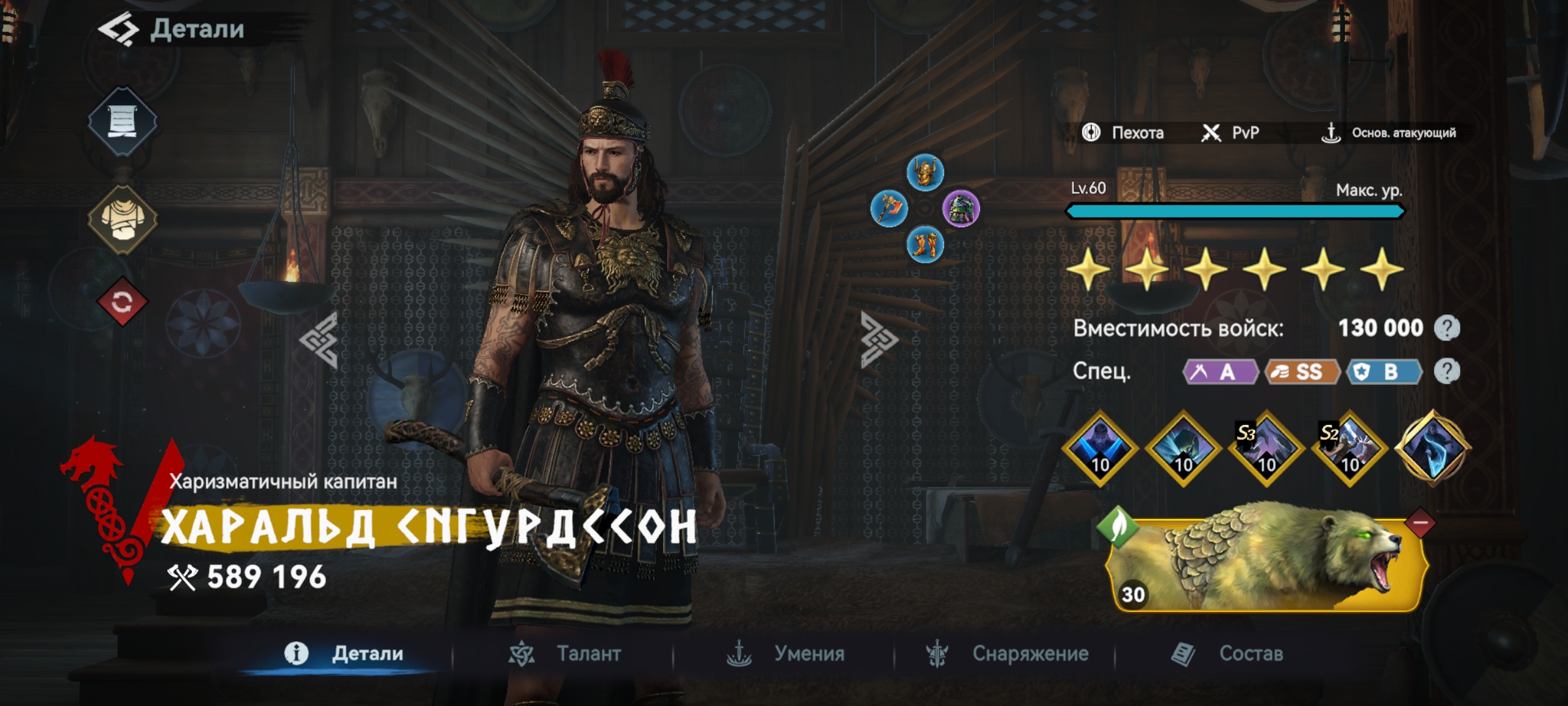
Task: Select the golden boots equipment slot
Action: click(925, 245)
